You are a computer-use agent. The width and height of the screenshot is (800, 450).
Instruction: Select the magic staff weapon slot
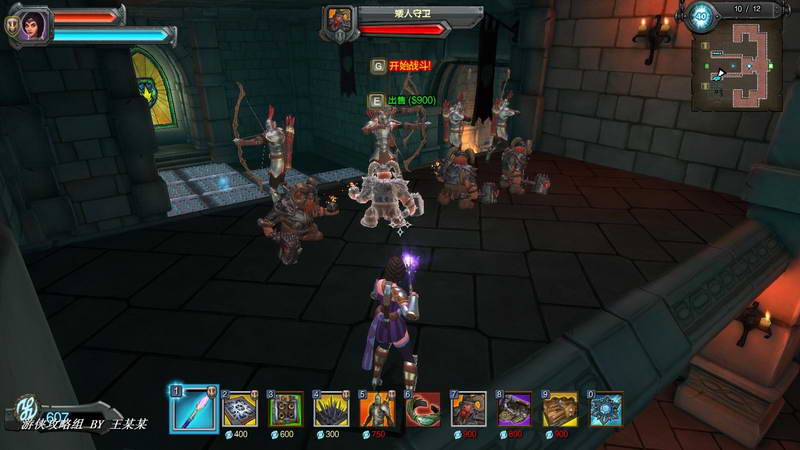pos(194,409)
